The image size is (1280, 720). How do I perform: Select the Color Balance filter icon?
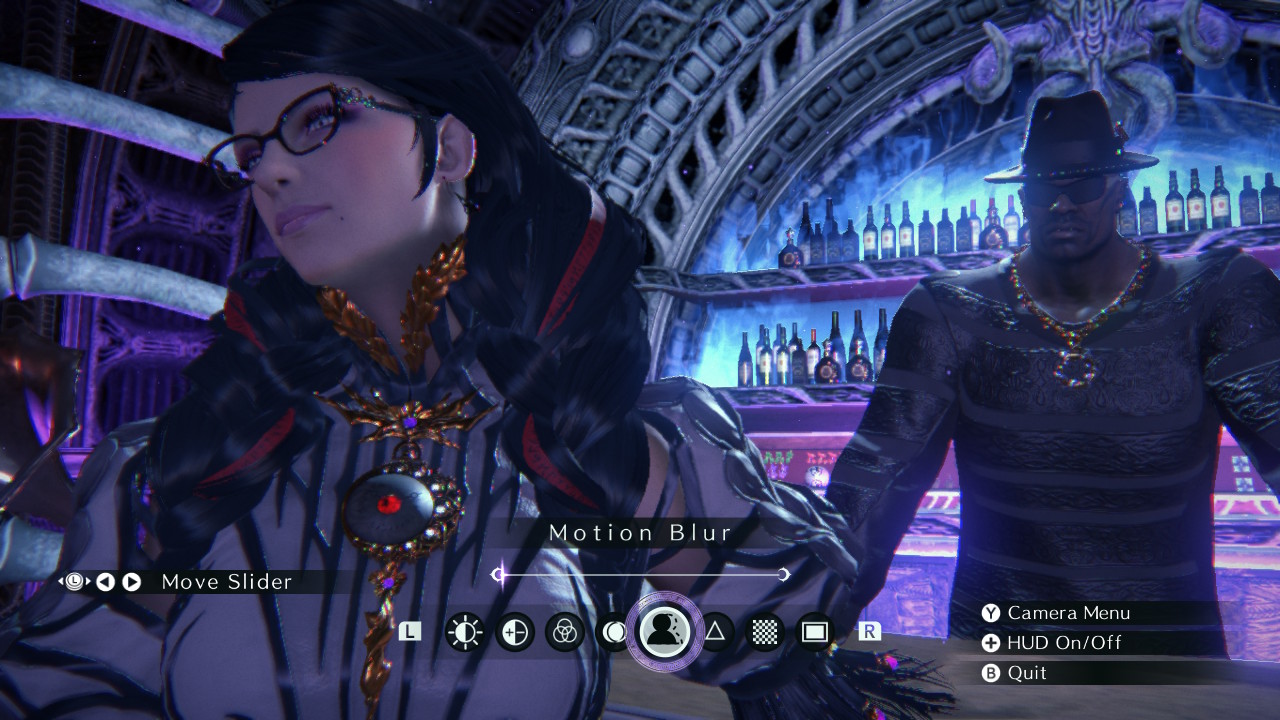coord(564,631)
